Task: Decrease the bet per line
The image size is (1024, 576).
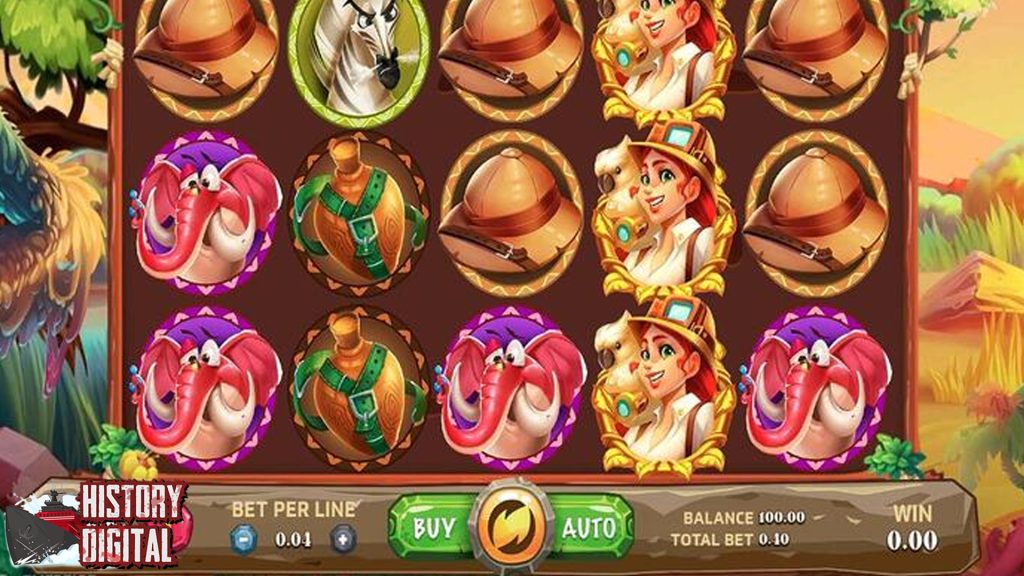Action: pos(244,540)
